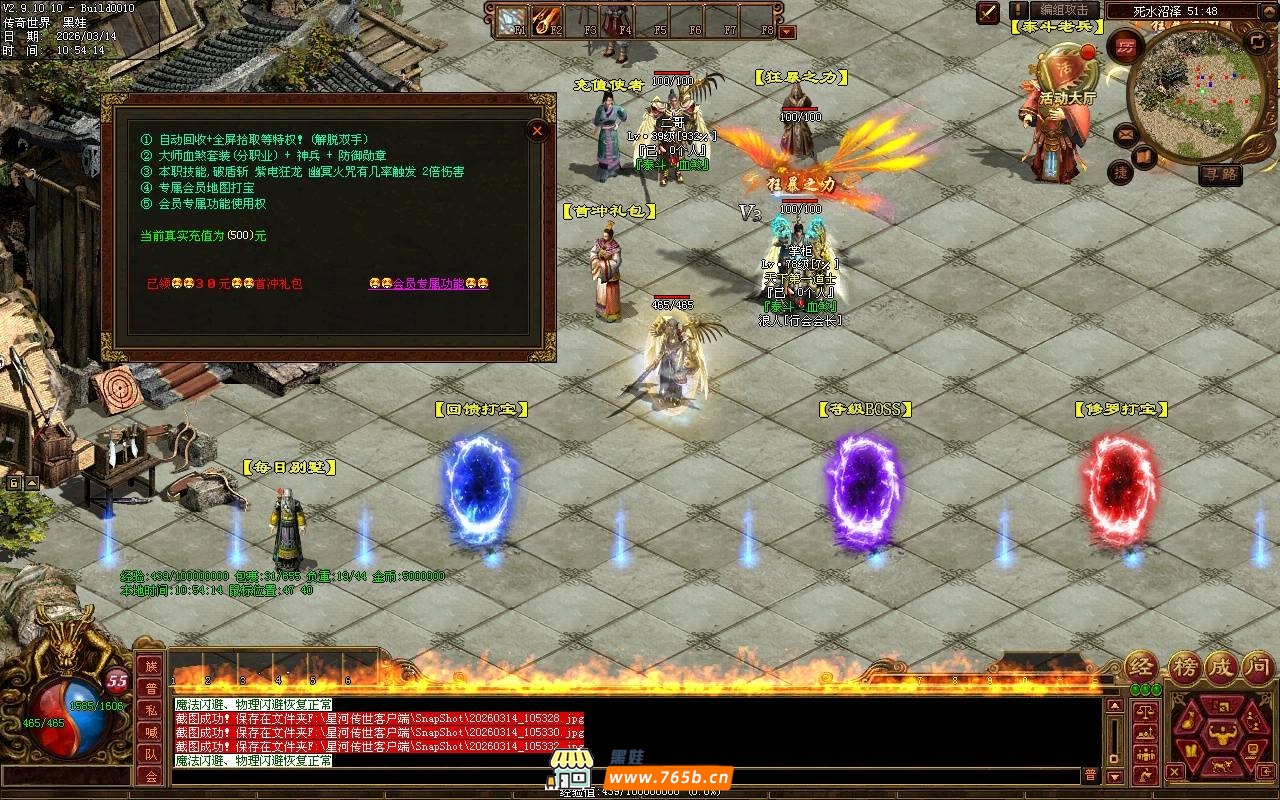This screenshot has height=800, width=1280.
Task: Click the 編組攻击 group attack button
Action: [1064, 10]
